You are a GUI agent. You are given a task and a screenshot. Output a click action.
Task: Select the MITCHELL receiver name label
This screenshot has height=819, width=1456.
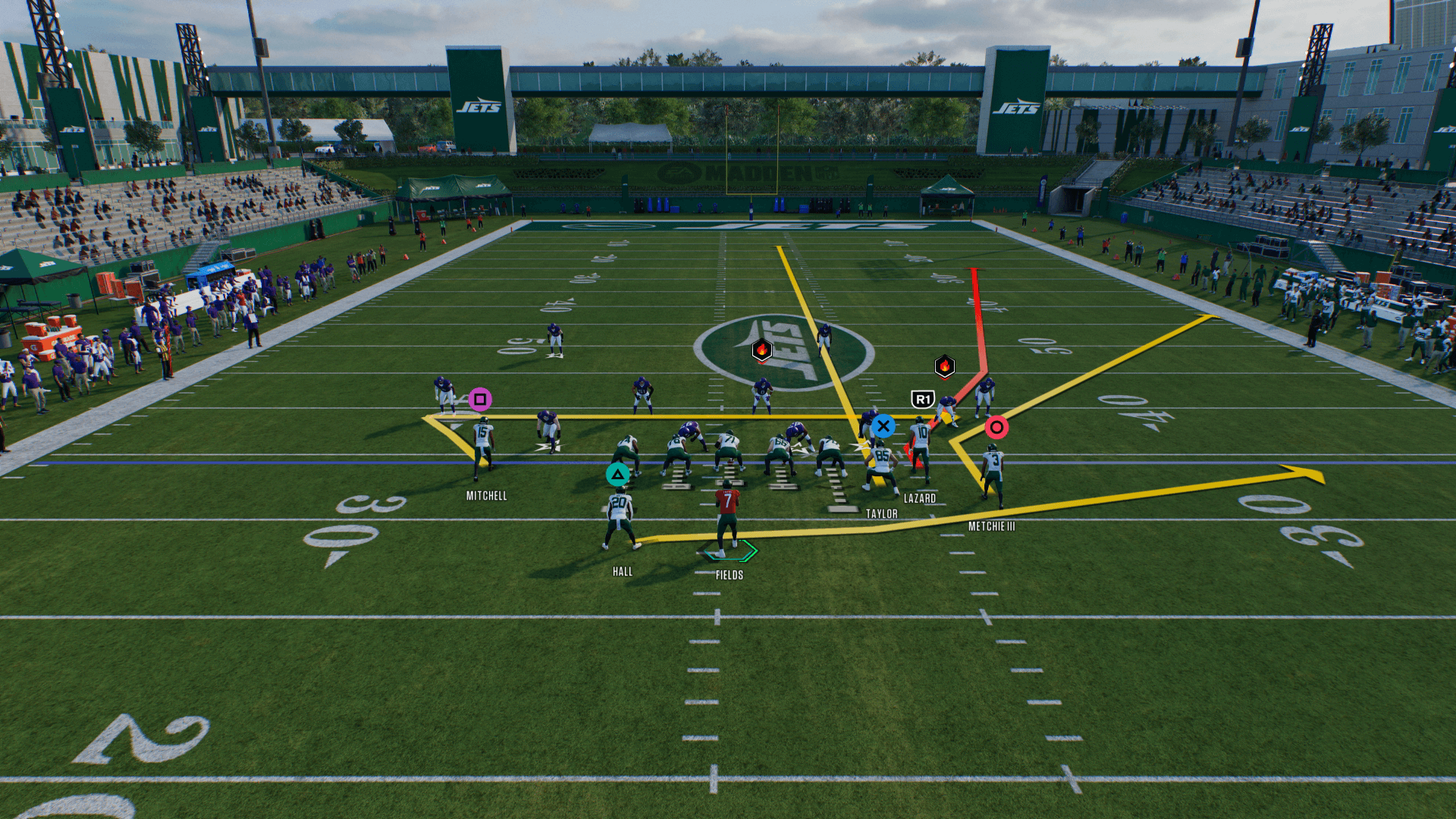point(486,496)
